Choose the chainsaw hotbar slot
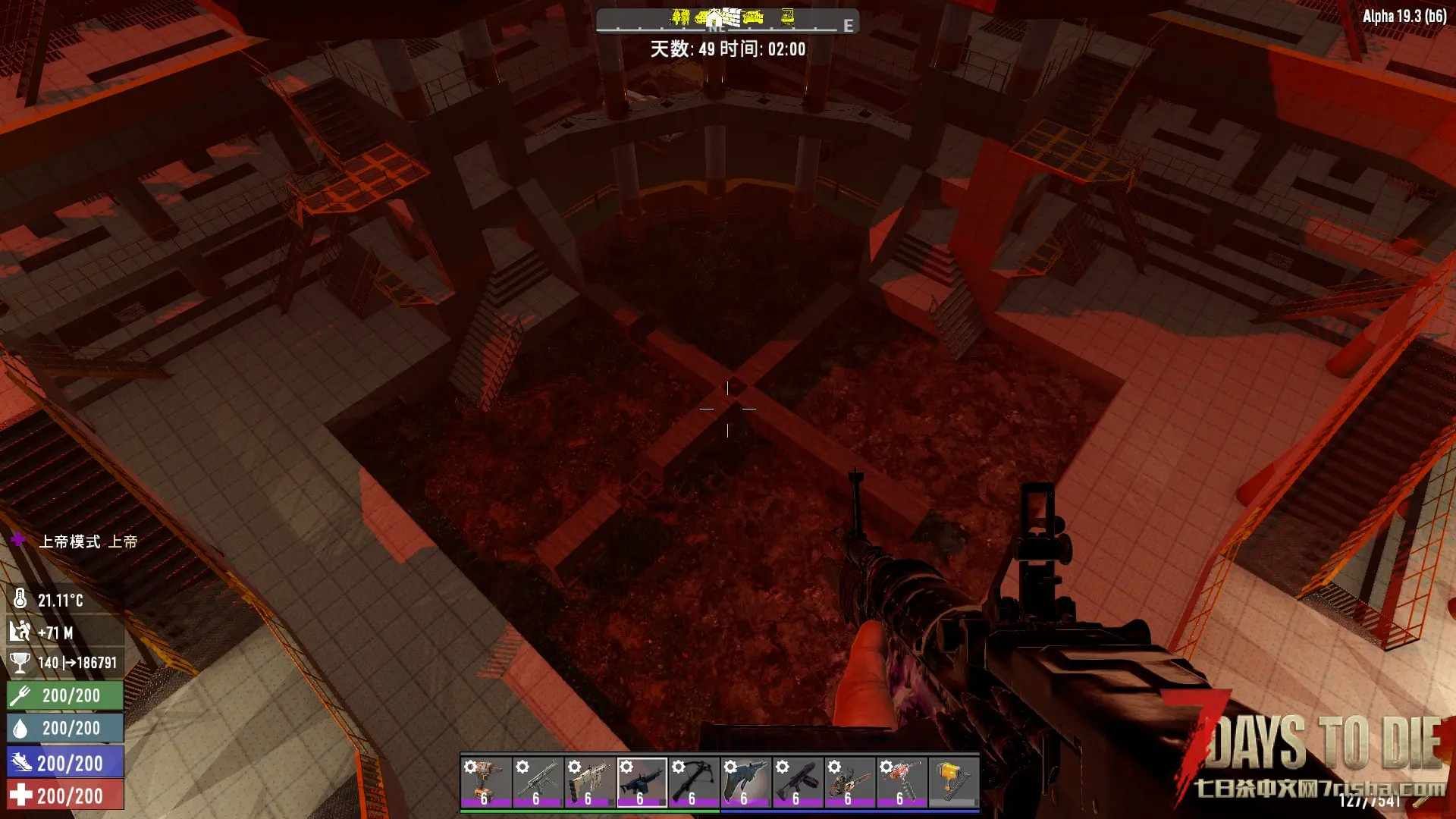The height and width of the screenshot is (819, 1456). [x=849, y=782]
